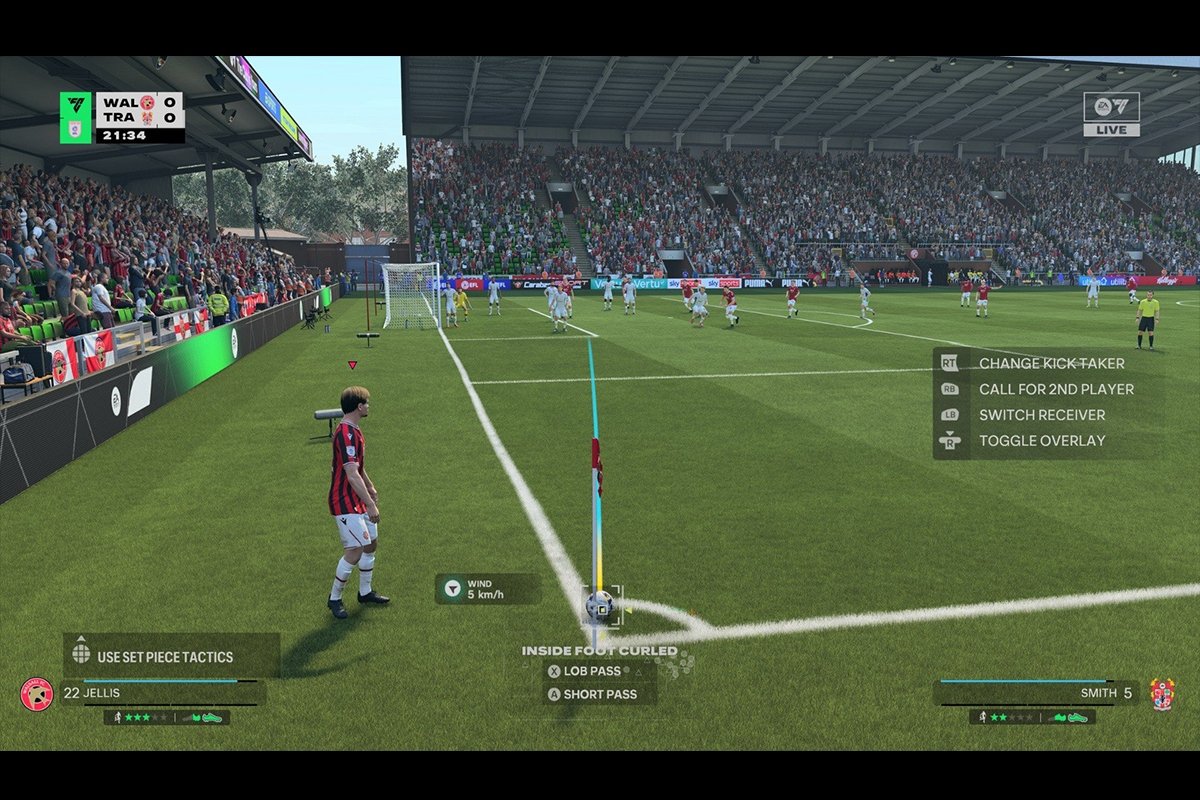Viewport: 1200px width, 800px height.
Task: Activate the Switch Receiver option
Action: [1041, 415]
